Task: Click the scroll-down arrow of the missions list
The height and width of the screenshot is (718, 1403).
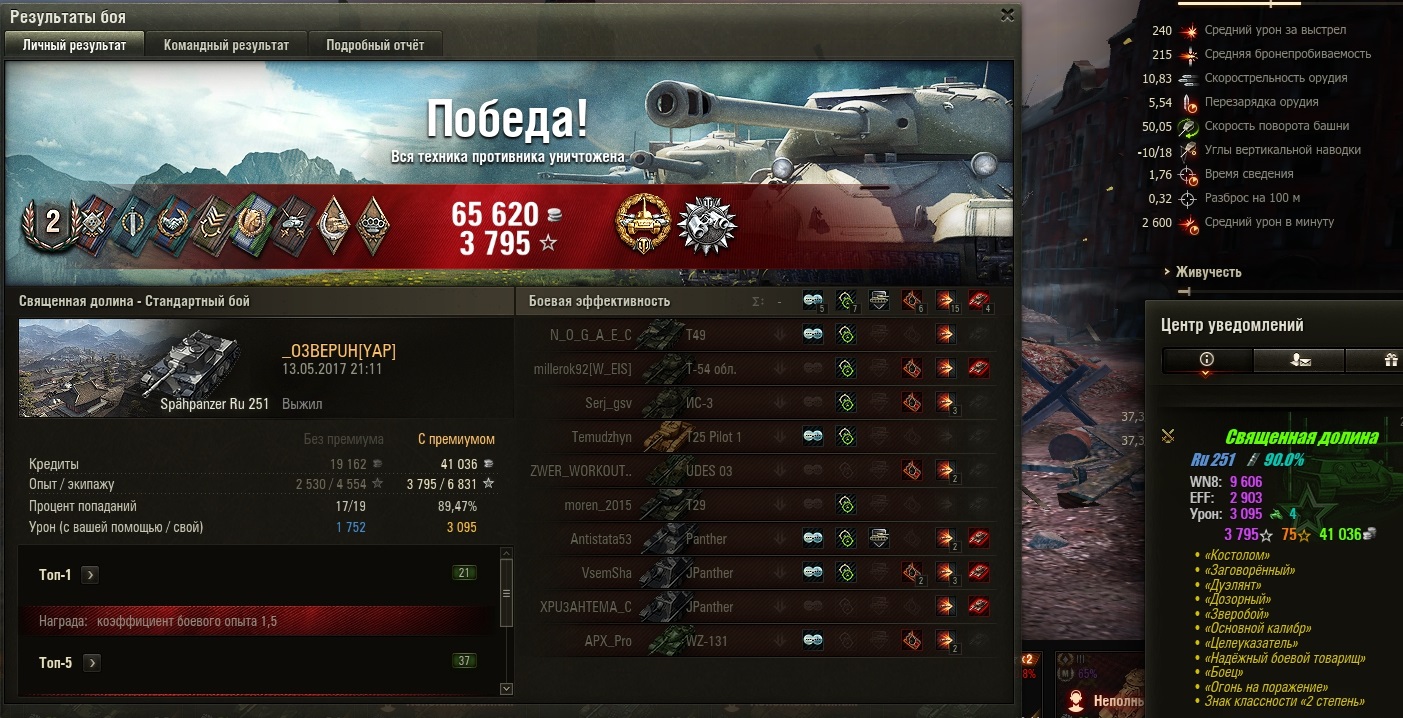Action: (506, 688)
